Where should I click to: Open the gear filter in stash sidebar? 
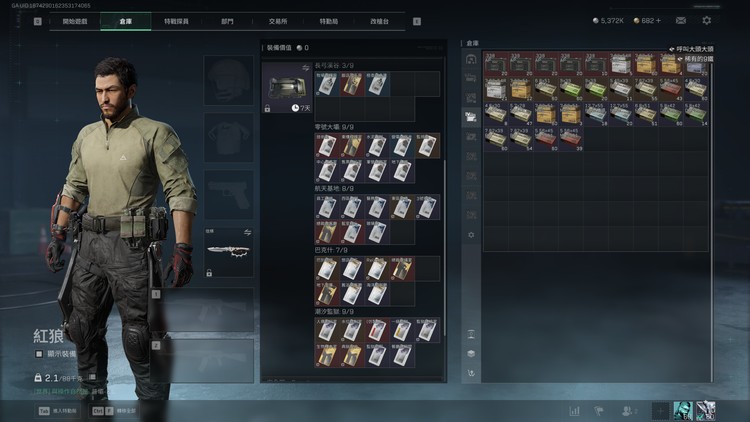point(471,234)
